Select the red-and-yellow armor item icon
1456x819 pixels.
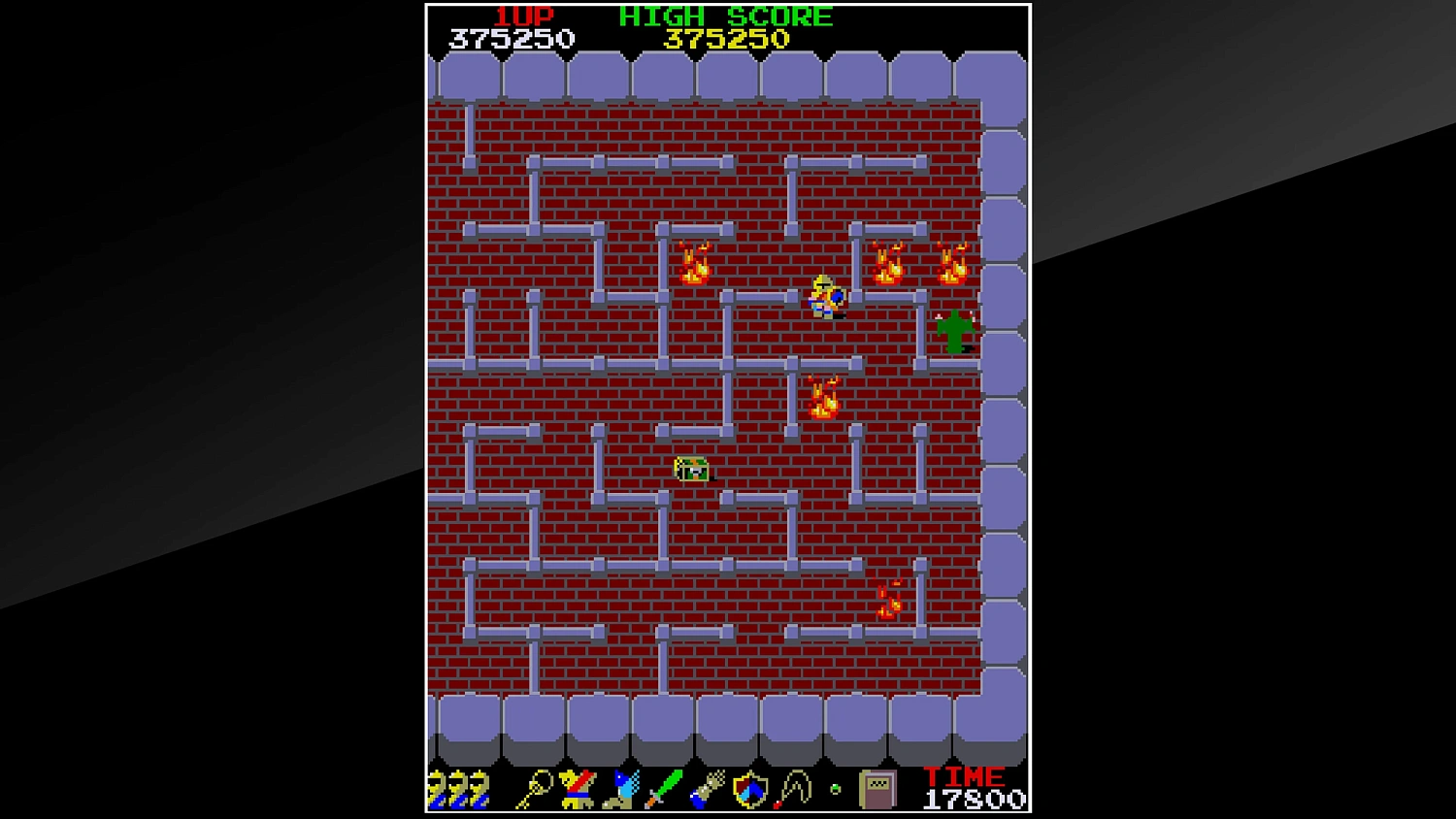coord(577,788)
